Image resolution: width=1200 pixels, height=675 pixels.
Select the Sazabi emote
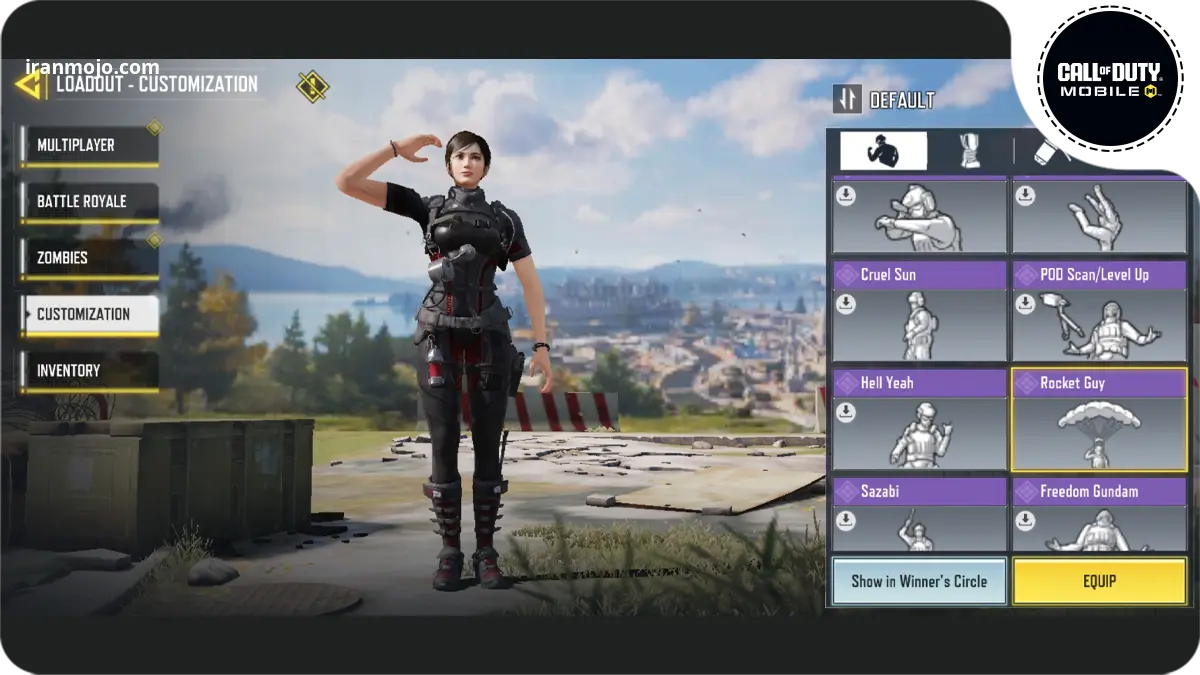point(919,514)
